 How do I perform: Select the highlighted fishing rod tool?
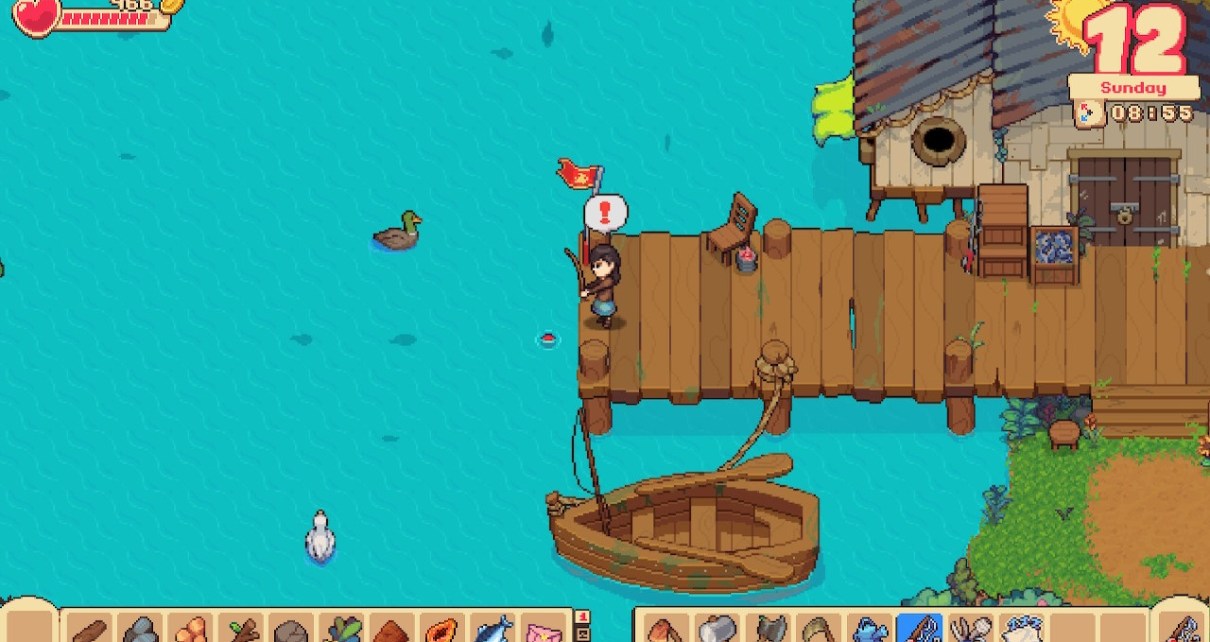[918, 630]
